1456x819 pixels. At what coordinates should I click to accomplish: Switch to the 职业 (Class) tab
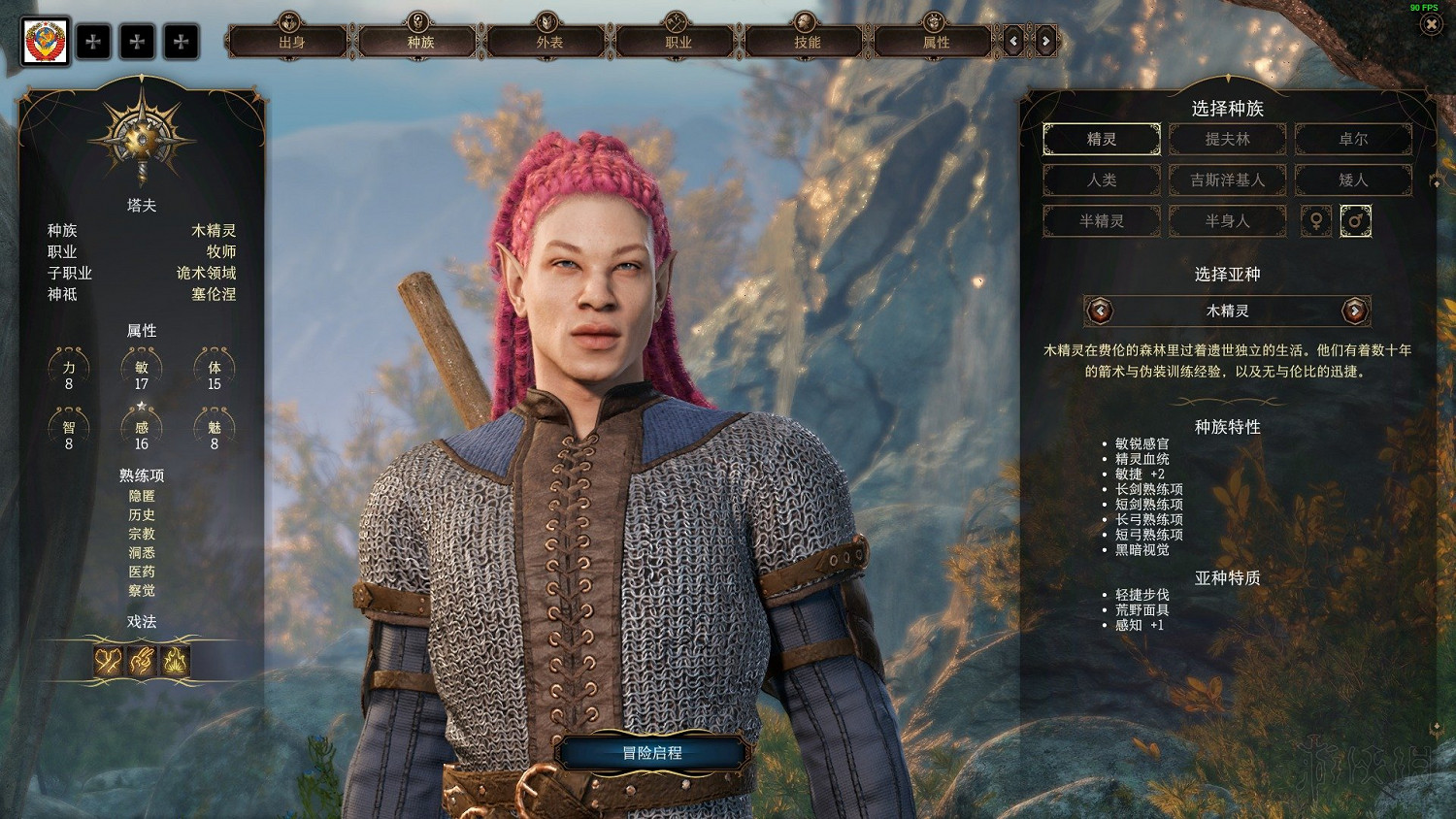678,42
